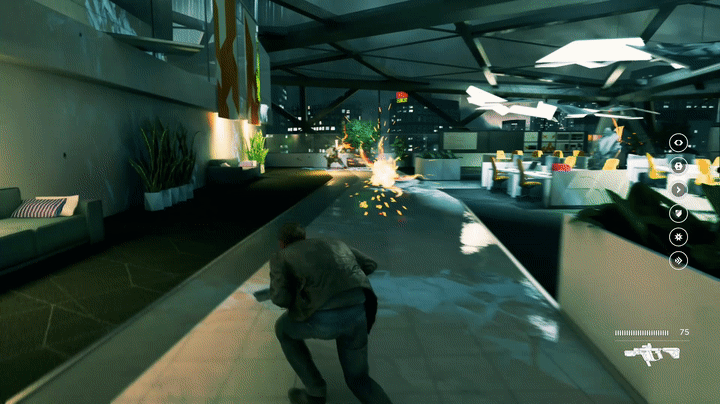Activate the Time Rush double-chevron ability icon

(678, 260)
